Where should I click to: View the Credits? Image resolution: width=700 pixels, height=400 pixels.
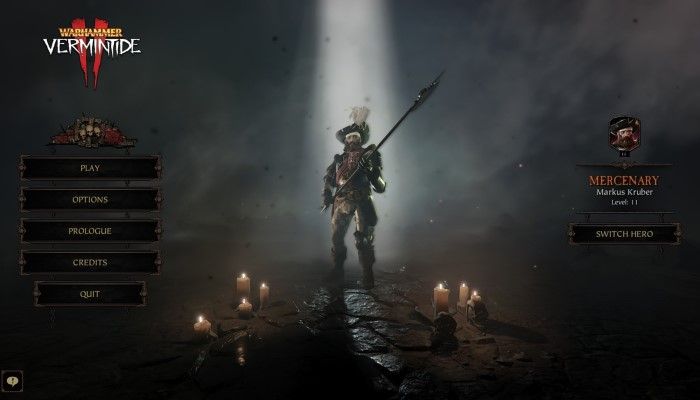coord(89,262)
